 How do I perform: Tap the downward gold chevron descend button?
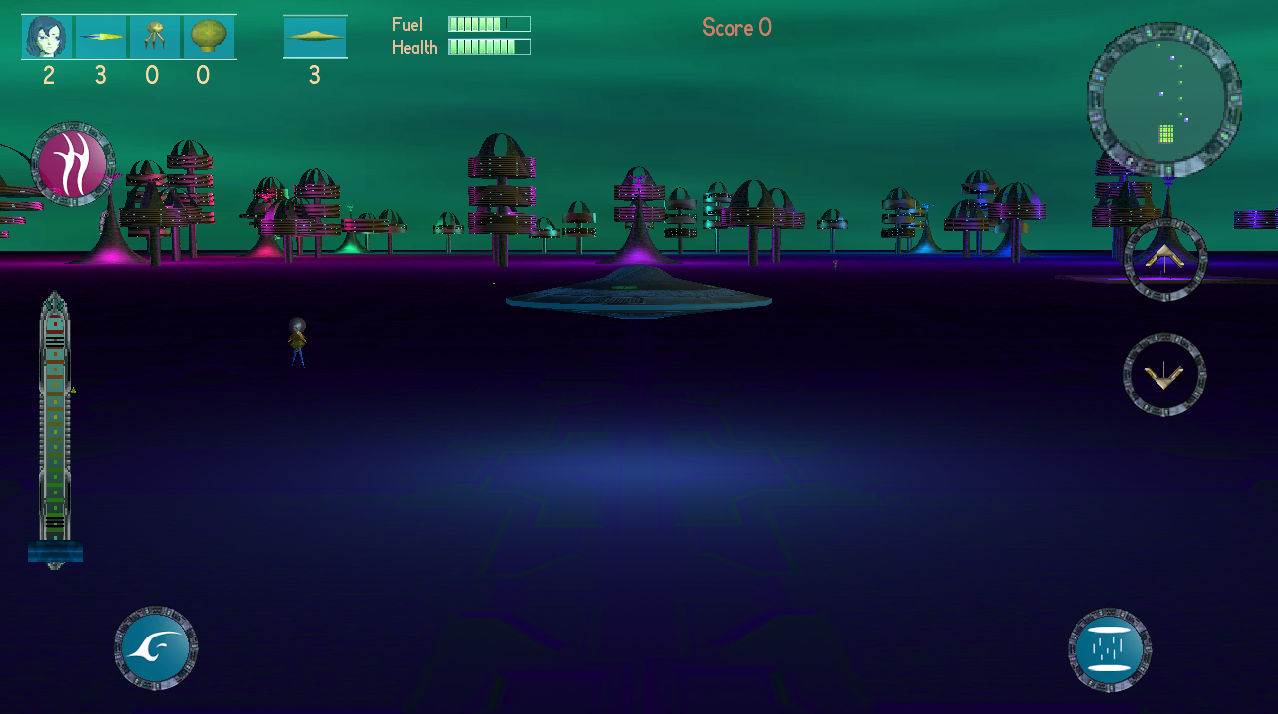[x=1164, y=375]
